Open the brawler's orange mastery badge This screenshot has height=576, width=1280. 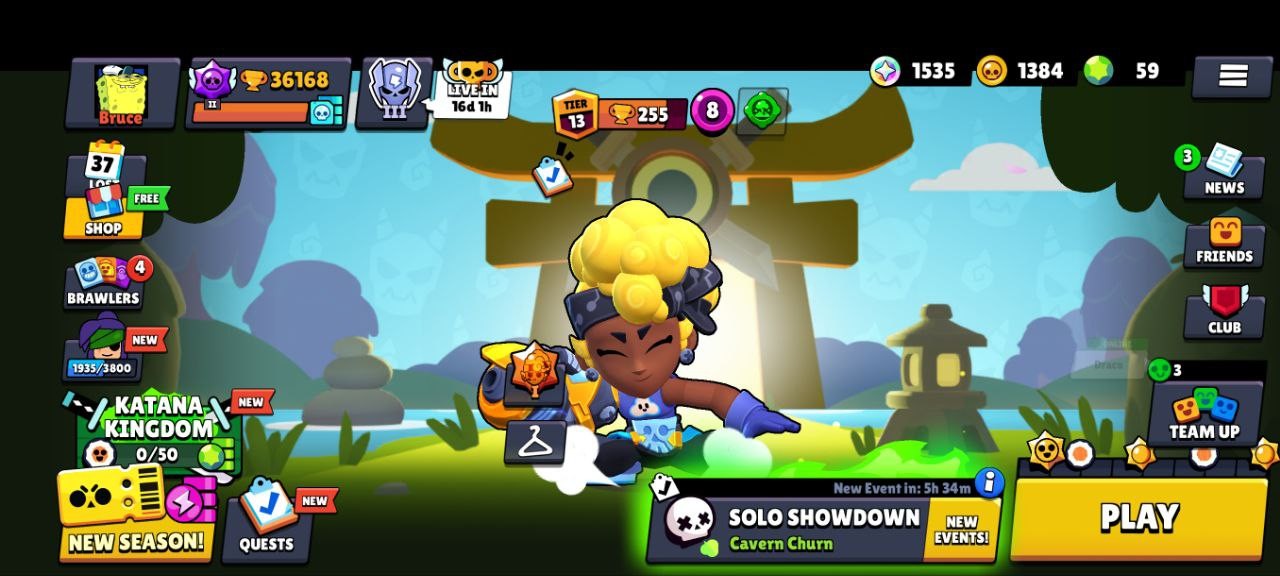[535, 372]
